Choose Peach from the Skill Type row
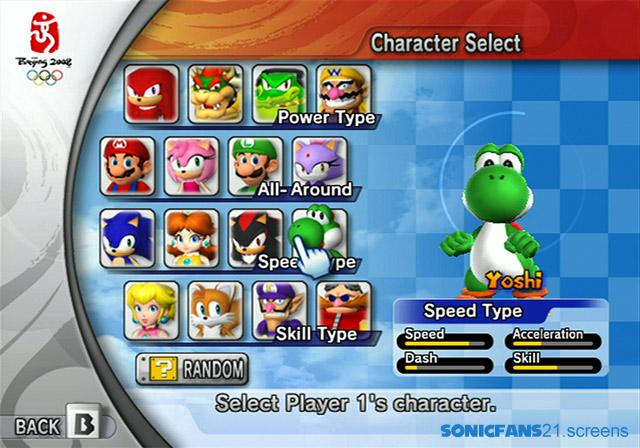The height and width of the screenshot is (448, 640). pyautogui.click(x=152, y=310)
